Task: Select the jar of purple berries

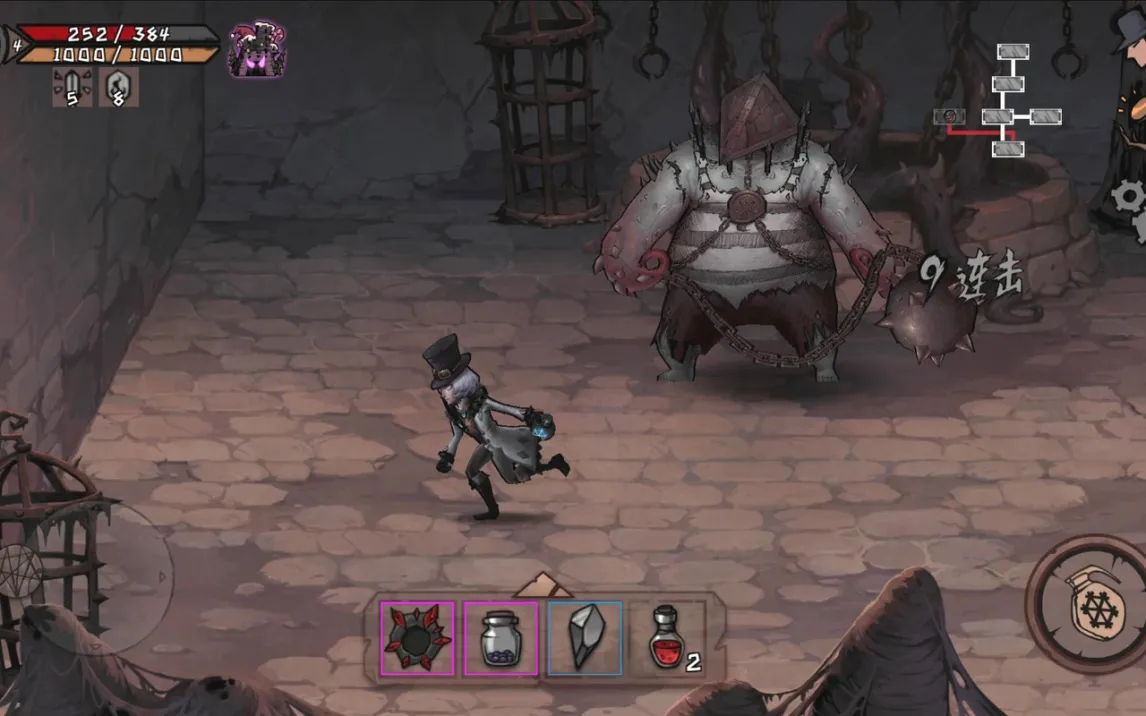Action: [500, 636]
